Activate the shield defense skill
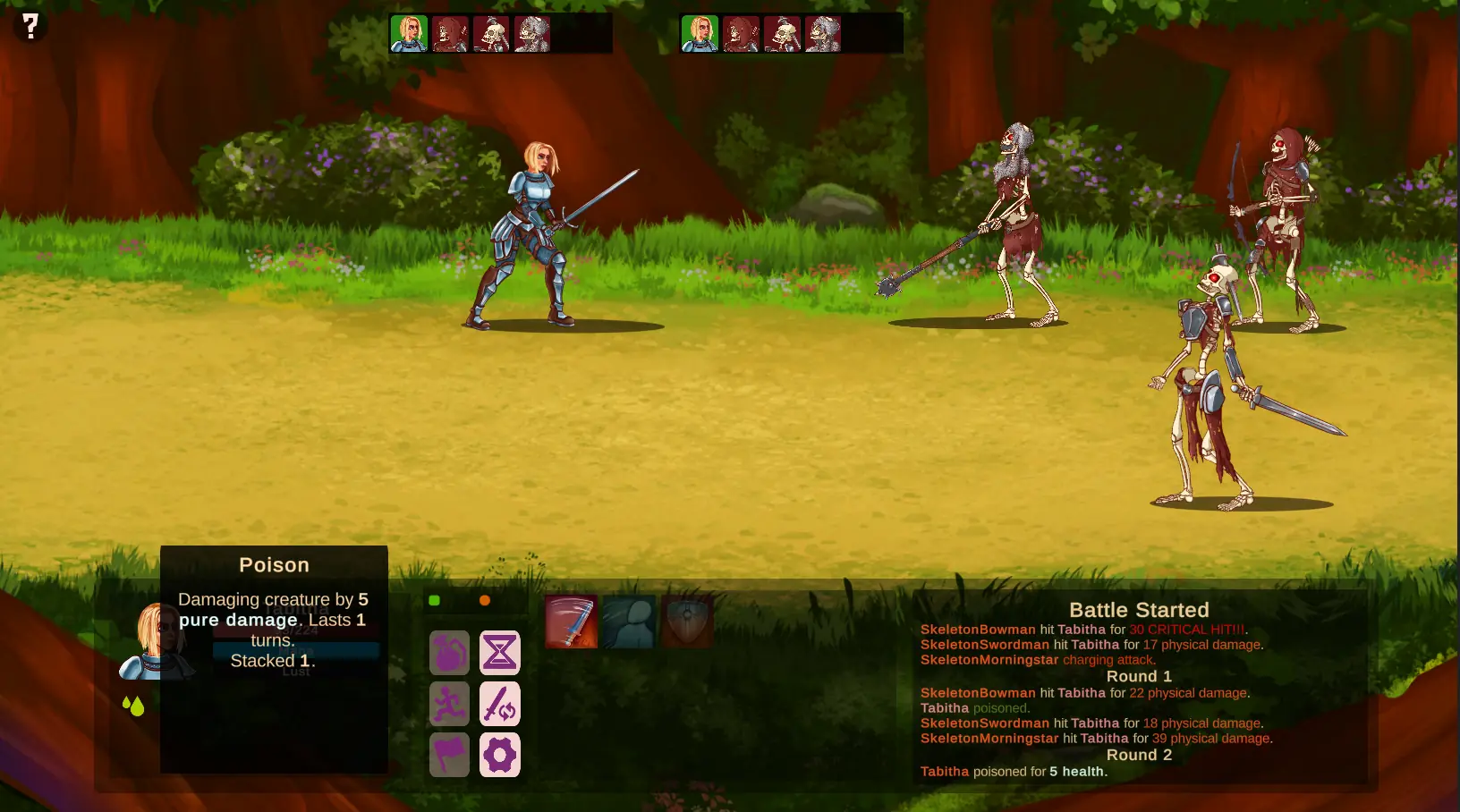Screen dimensions: 1460x812 pos(687,622)
